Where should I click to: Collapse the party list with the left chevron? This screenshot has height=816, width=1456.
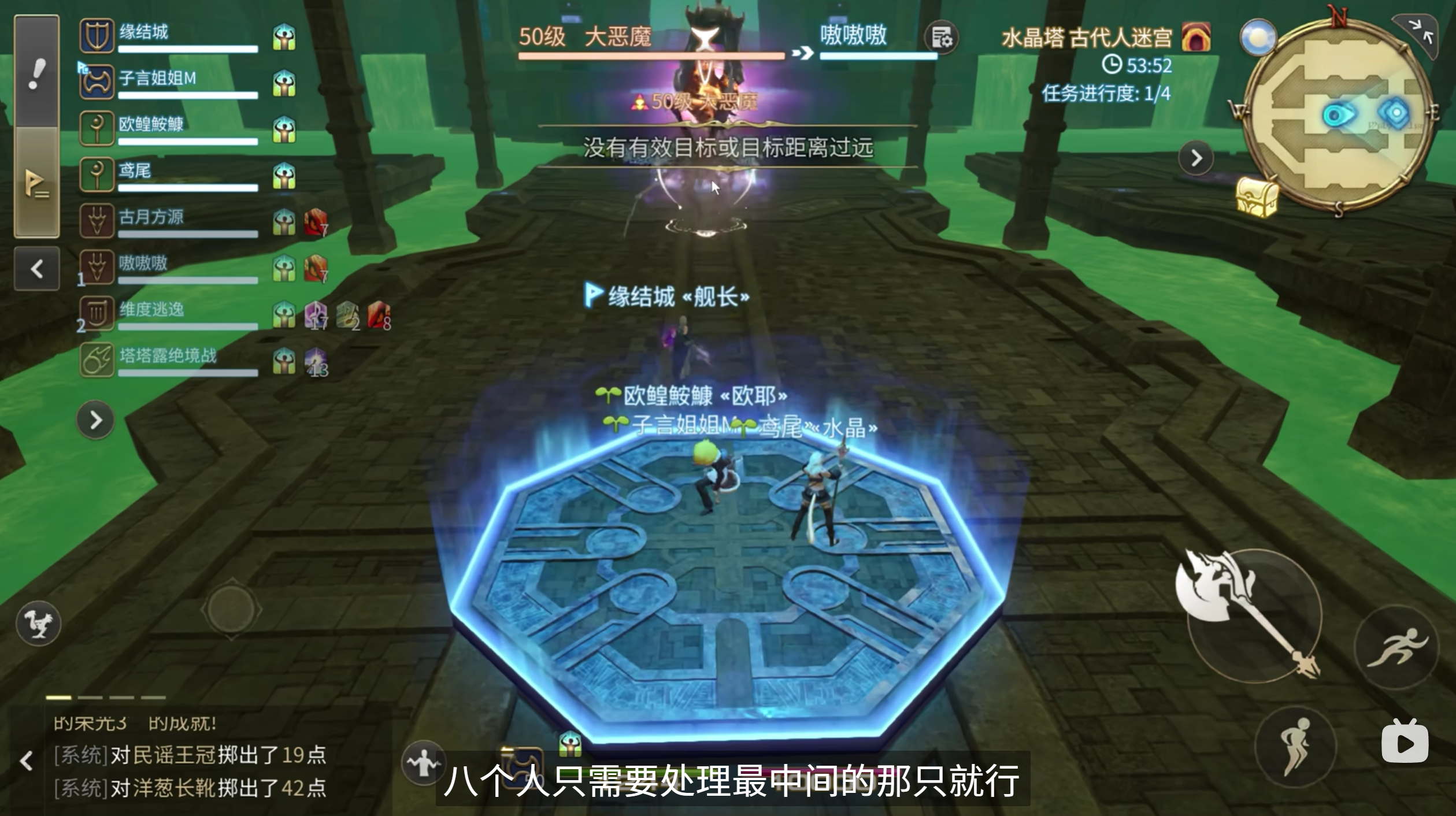(x=36, y=269)
